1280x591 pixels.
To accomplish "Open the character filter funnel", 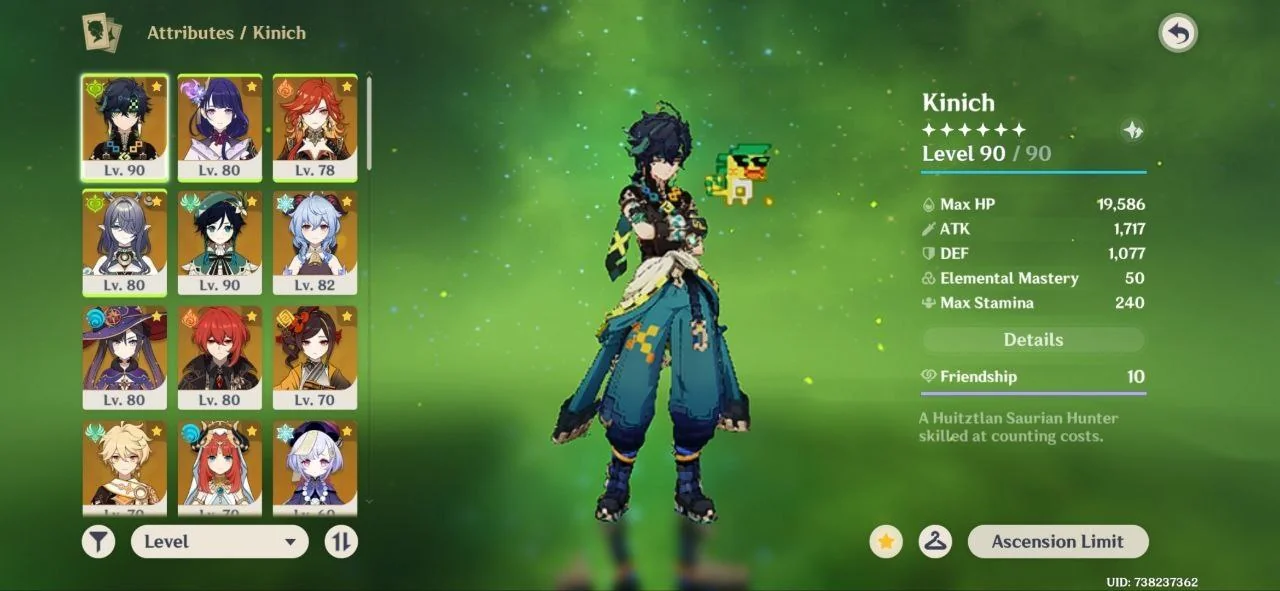I will pos(98,542).
